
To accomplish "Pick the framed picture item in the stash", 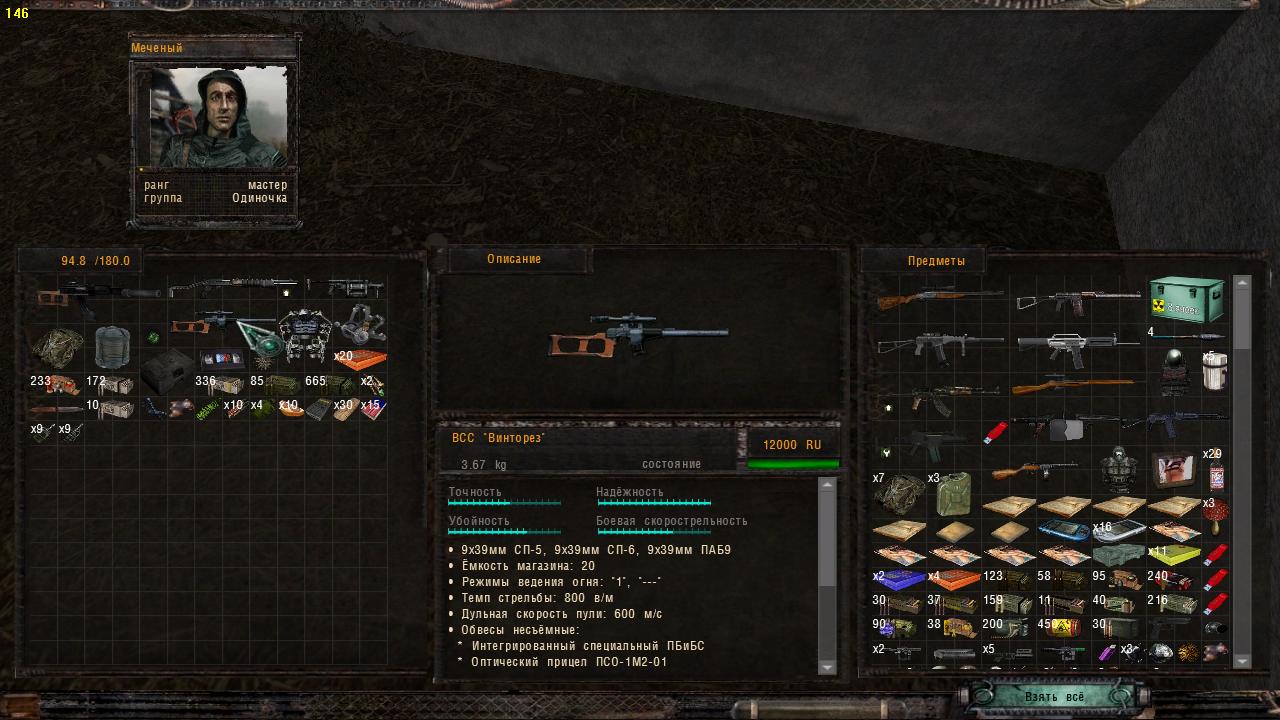I will (x=1172, y=469).
